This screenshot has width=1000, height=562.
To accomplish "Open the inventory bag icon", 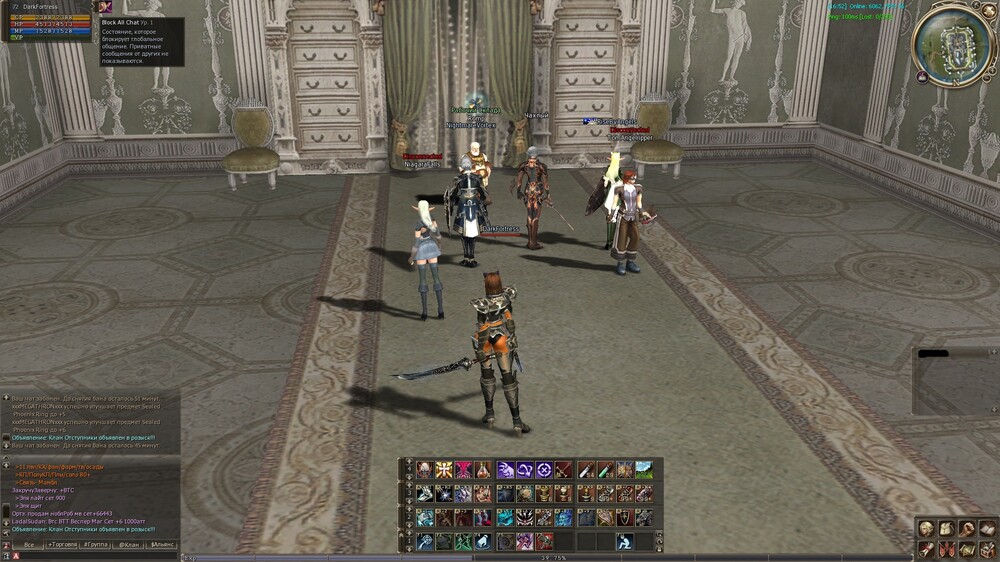I will click(x=946, y=529).
